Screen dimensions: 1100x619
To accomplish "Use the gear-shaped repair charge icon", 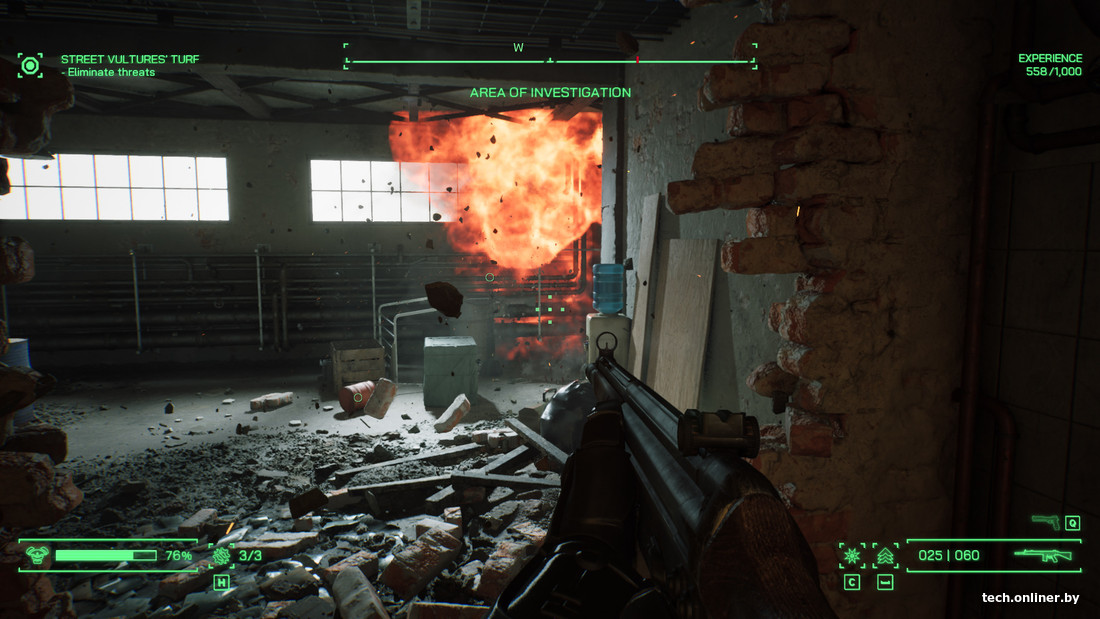I will tap(221, 555).
